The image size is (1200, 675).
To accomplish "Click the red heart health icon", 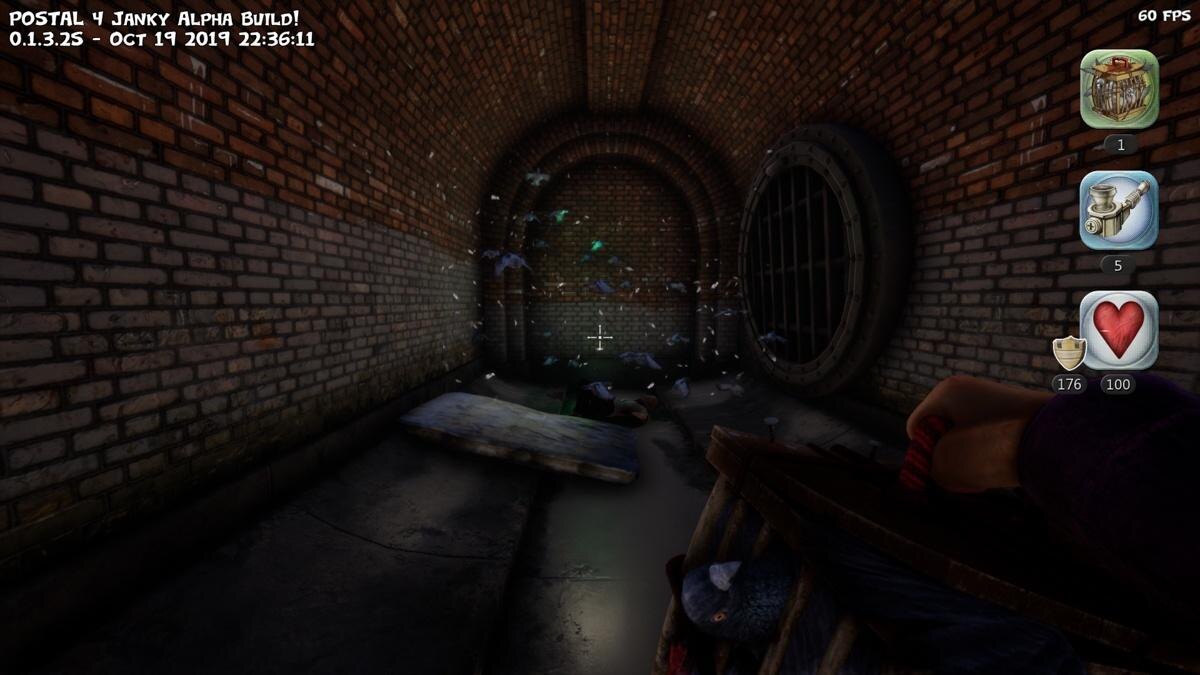I will pos(1119,330).
